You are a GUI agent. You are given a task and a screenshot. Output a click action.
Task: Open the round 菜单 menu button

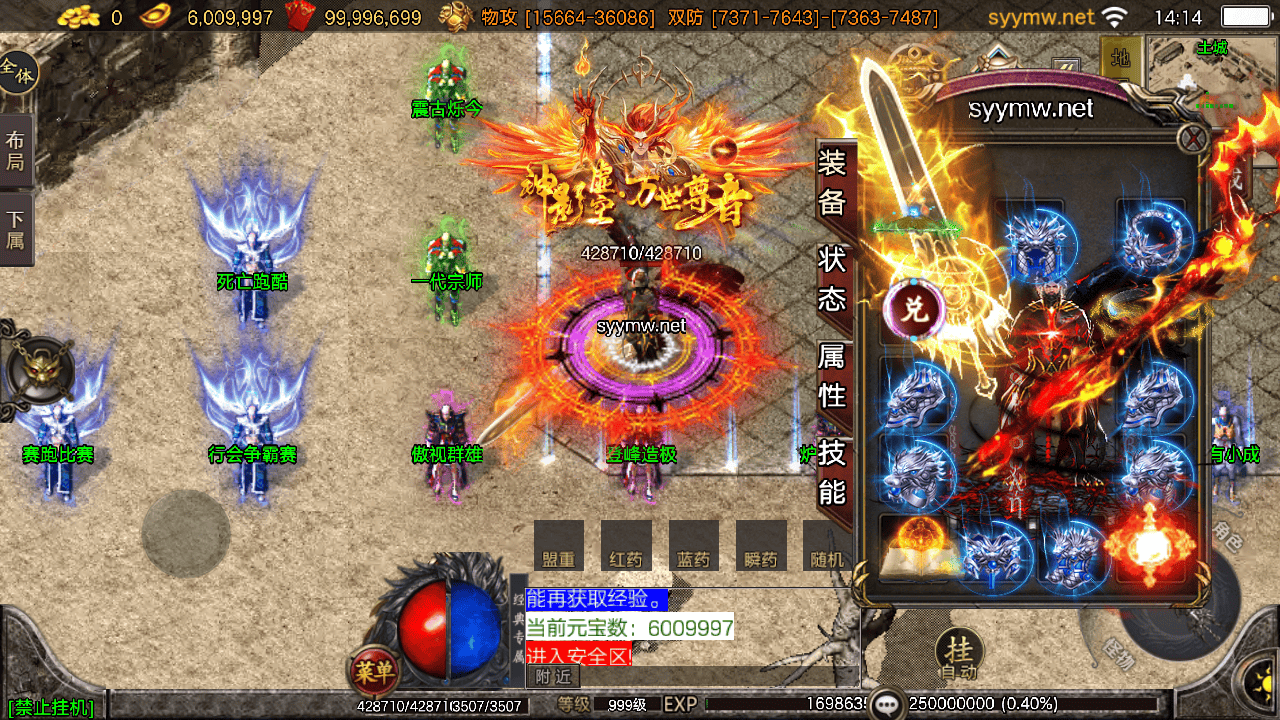tap(374, 671)
